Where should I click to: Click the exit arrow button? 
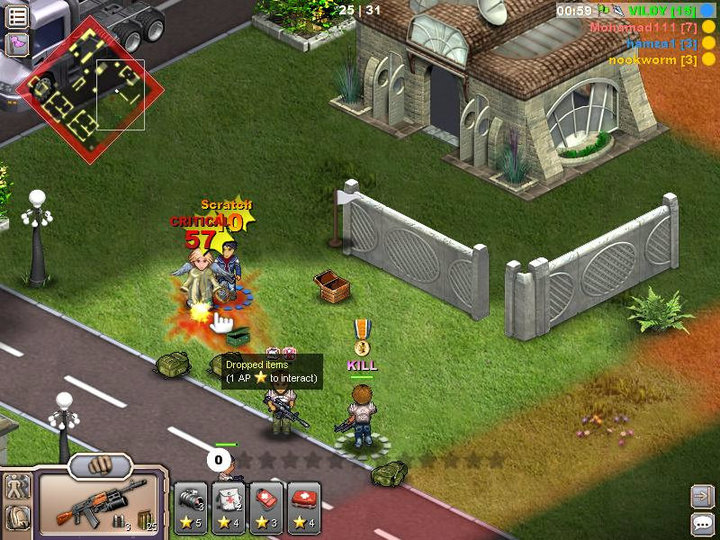pyautogui.click(x=702, y=496)
